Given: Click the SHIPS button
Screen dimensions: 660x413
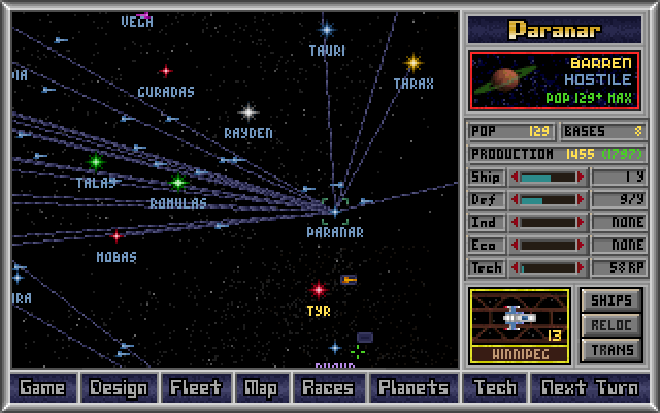Looking at the screenshot, I should (610, 300).
